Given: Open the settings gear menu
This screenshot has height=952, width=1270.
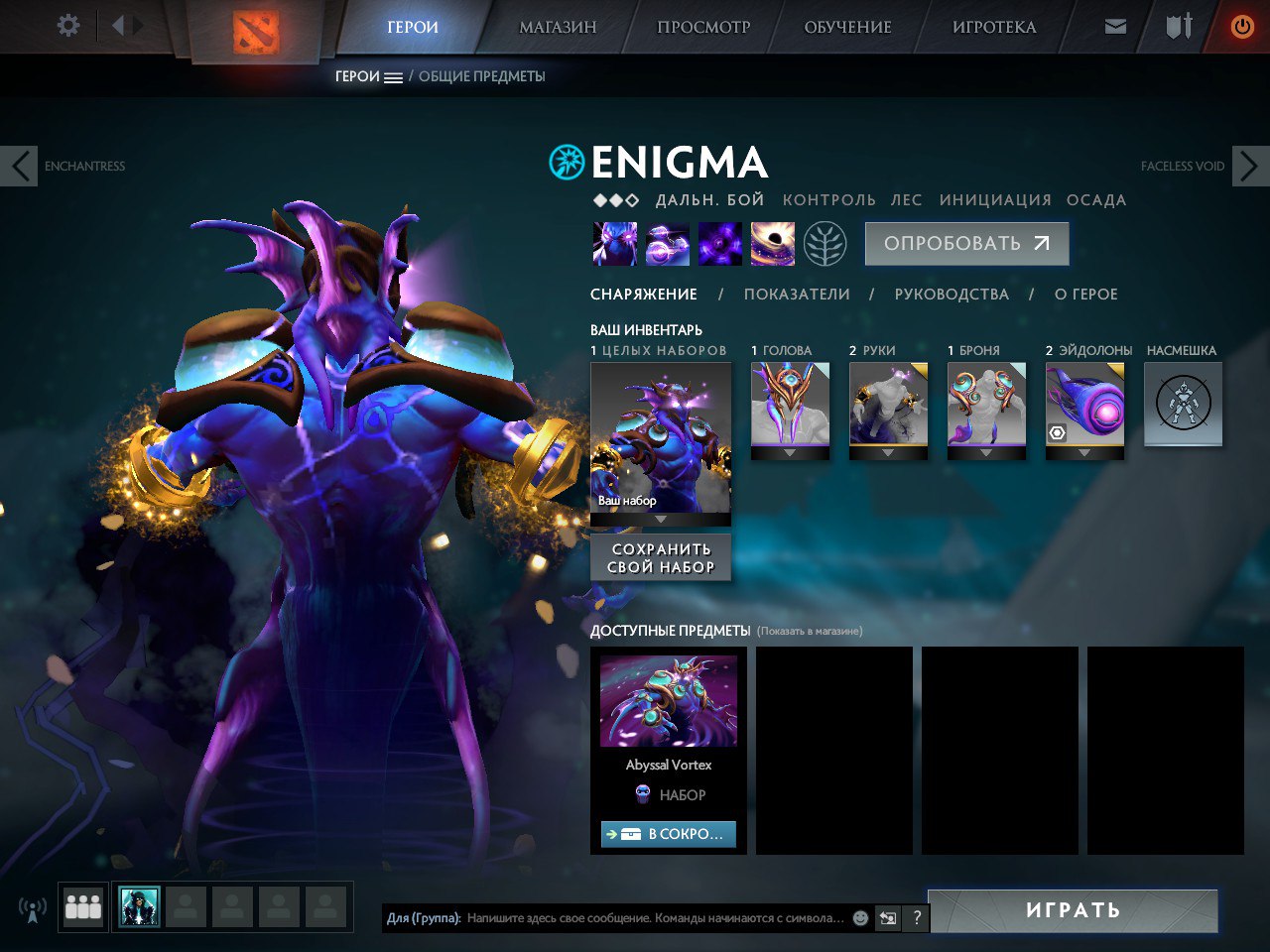Looking at the screenshot, I should pos(68,26).
